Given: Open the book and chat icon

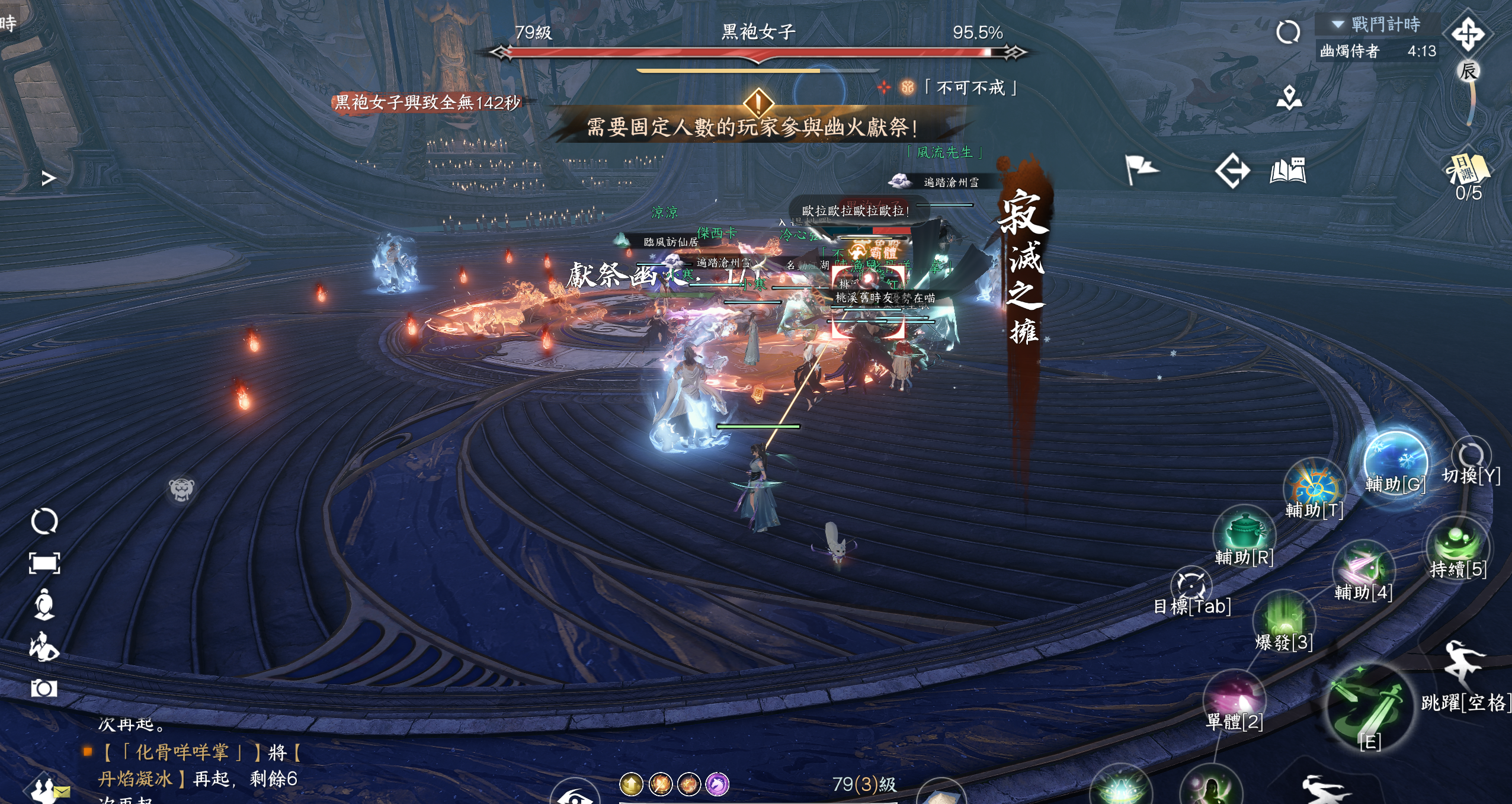Looking at the screenshot, I should point(1288,171).
